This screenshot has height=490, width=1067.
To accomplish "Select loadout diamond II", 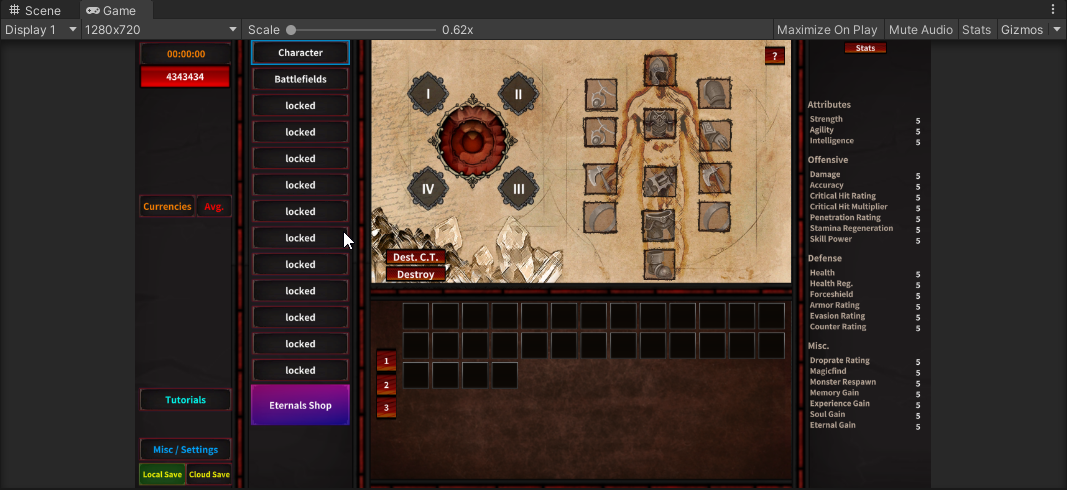I will coord(518,95).
